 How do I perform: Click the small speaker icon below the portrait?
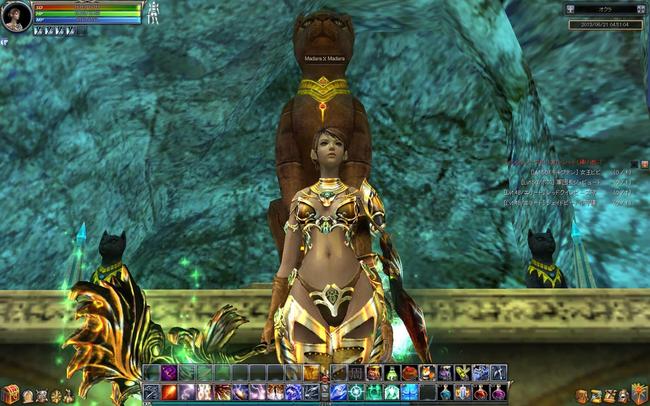5,42
